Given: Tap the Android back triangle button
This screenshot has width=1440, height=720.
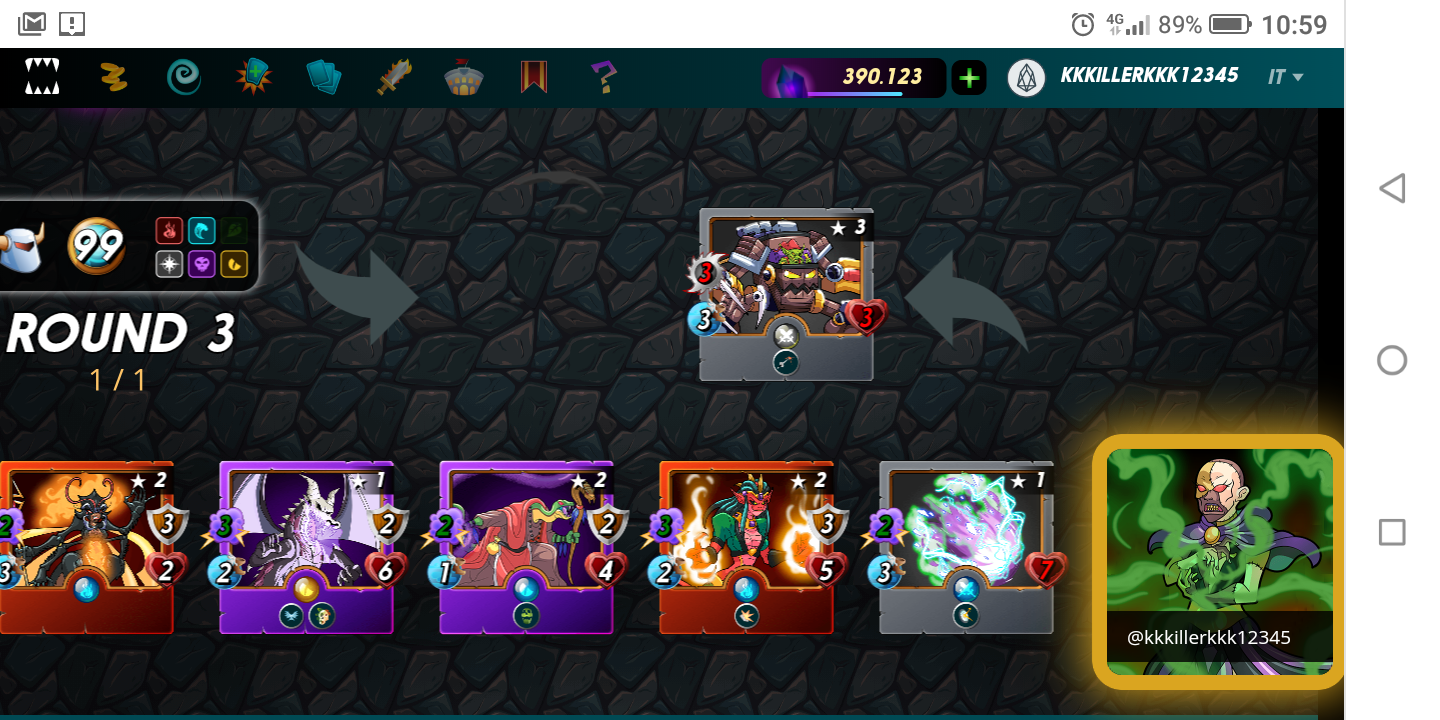Looking at the screenshot, I should pos(1391,188).
